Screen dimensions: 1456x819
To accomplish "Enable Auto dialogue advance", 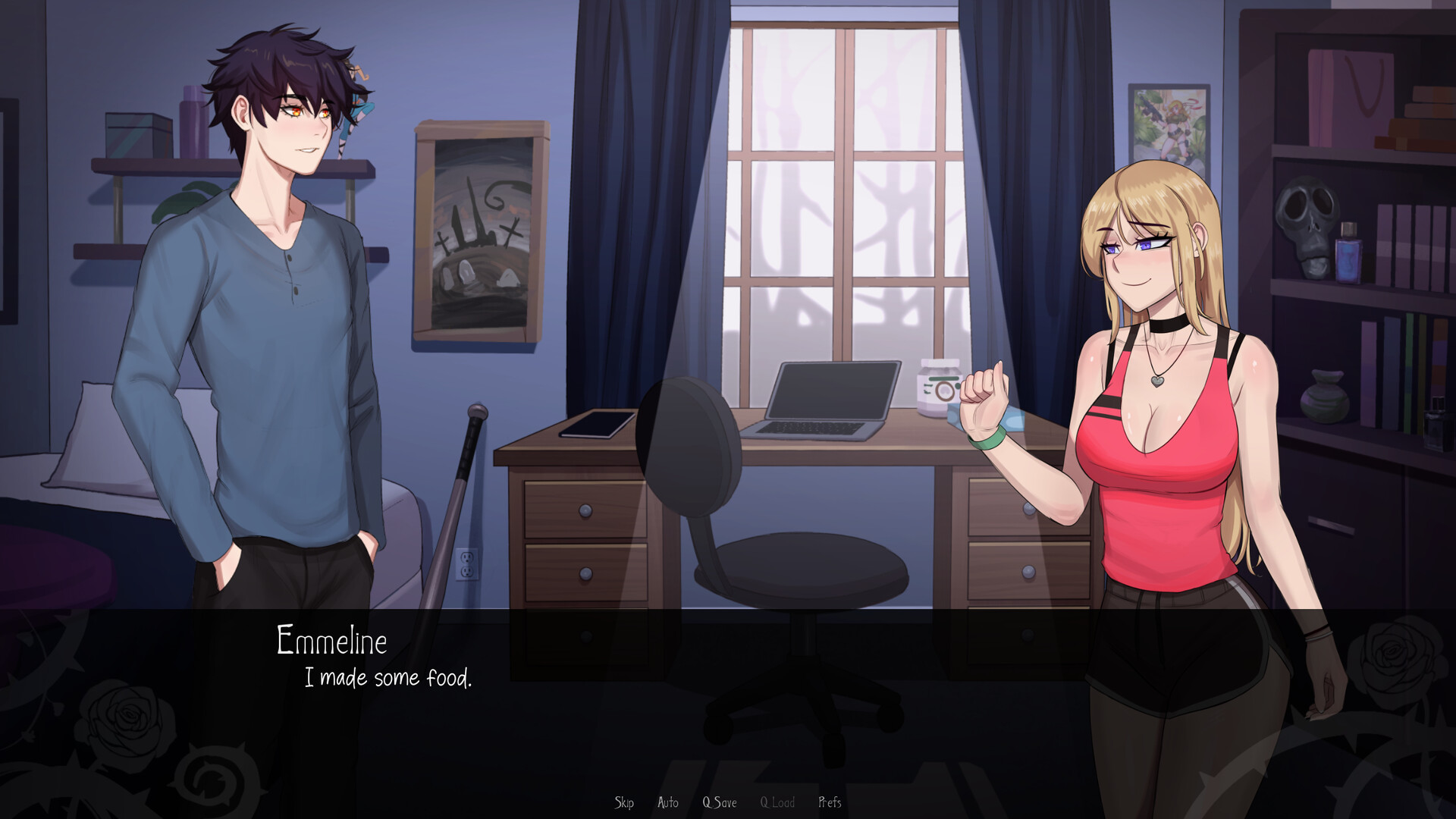I will click(668, 802).
